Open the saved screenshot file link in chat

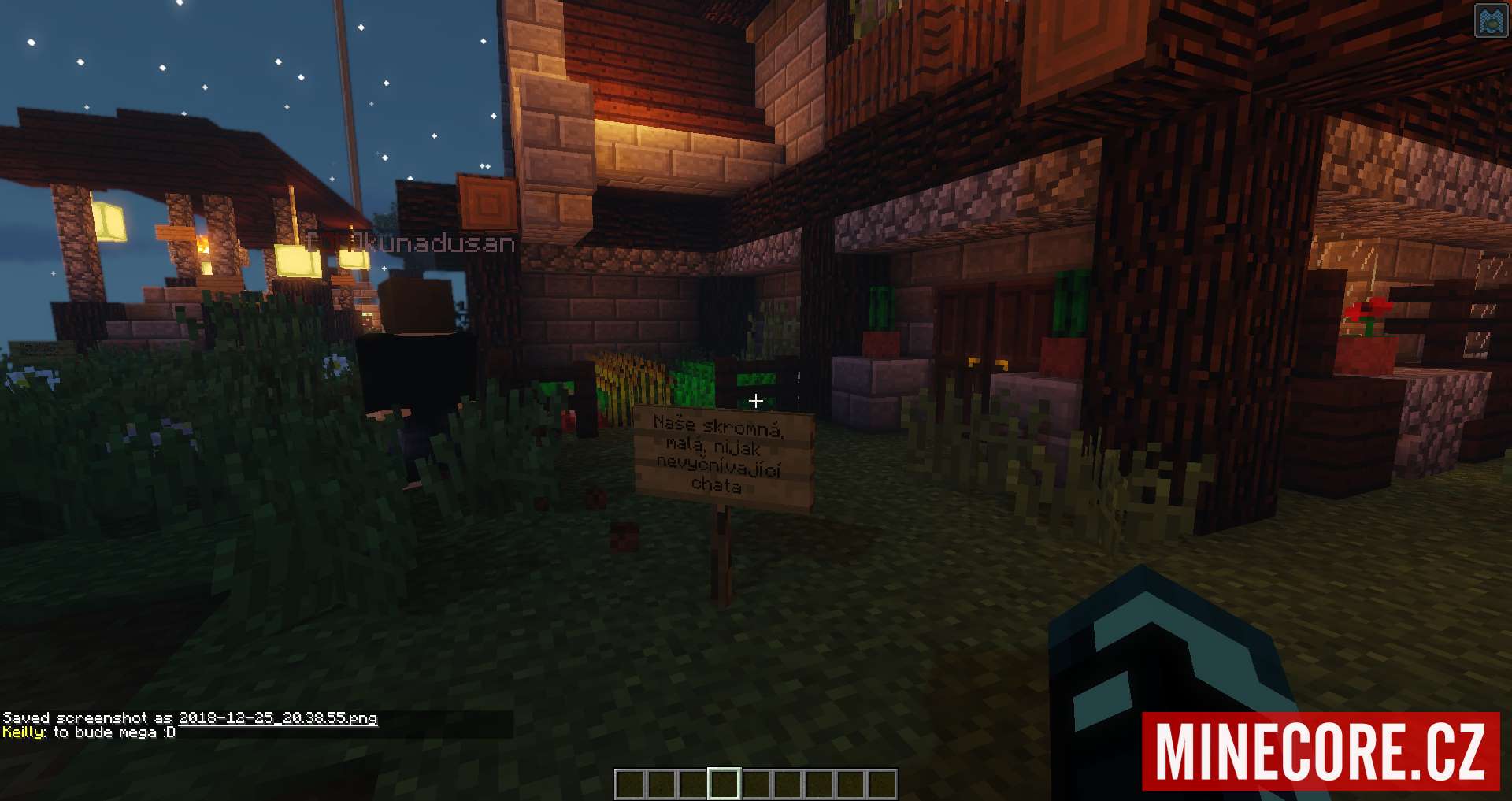tap(278, 718)
